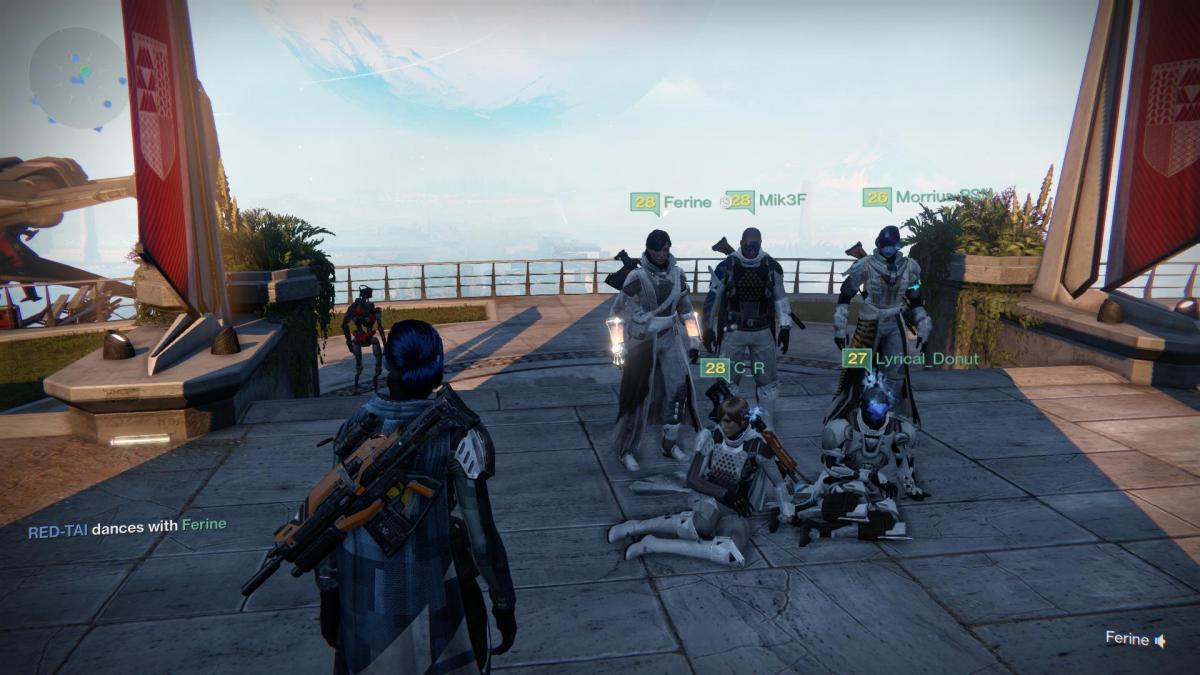
Task: Pick the Lyrical_Donut player nameplate
Action: click(x=910, y=358)
